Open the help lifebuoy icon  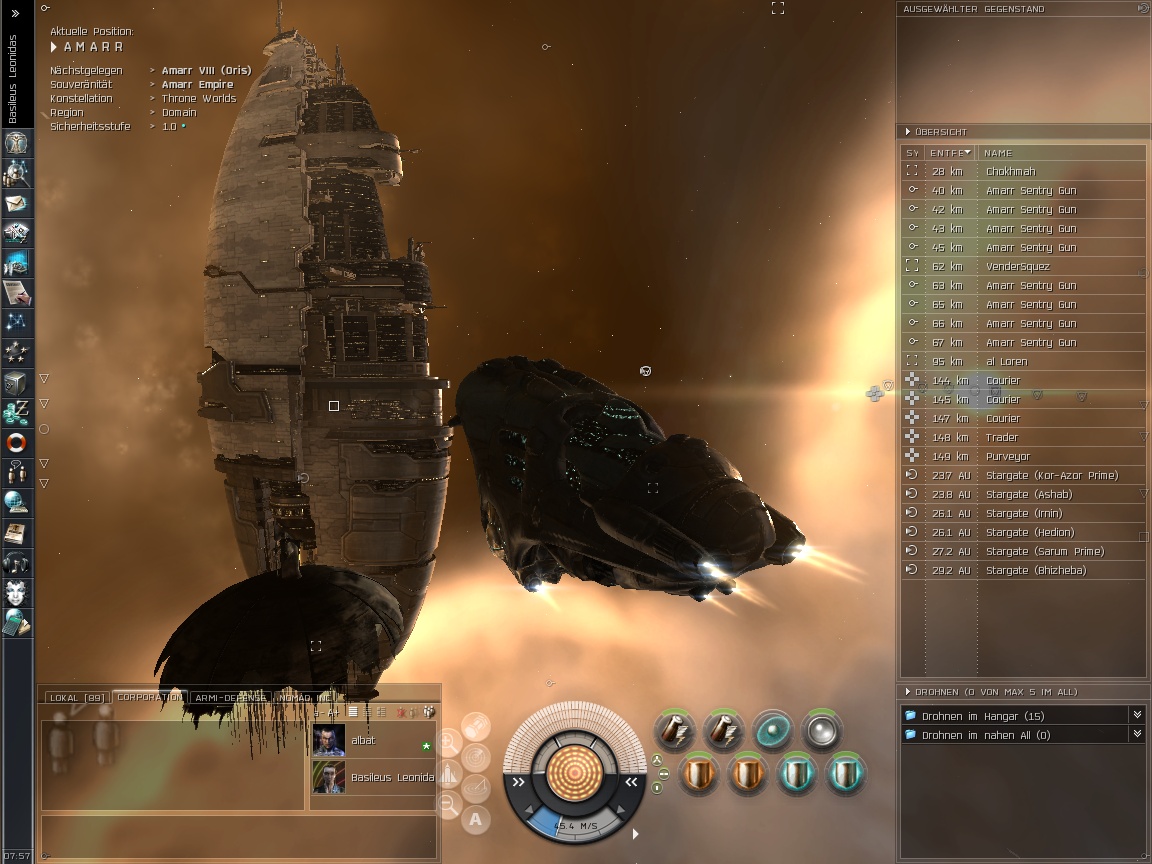(x=17, y=442)
